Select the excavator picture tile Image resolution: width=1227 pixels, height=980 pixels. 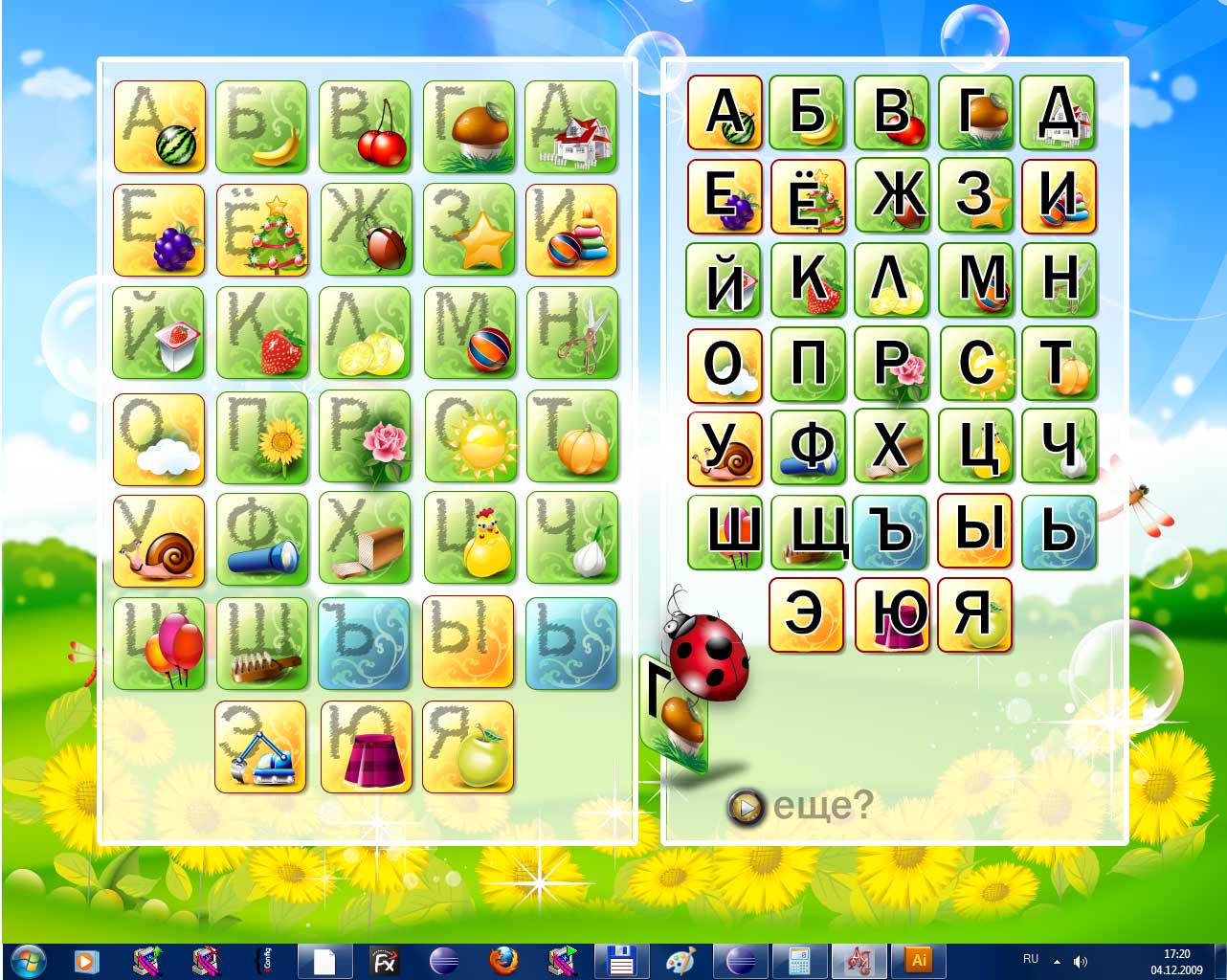click(x=261, y=746)
